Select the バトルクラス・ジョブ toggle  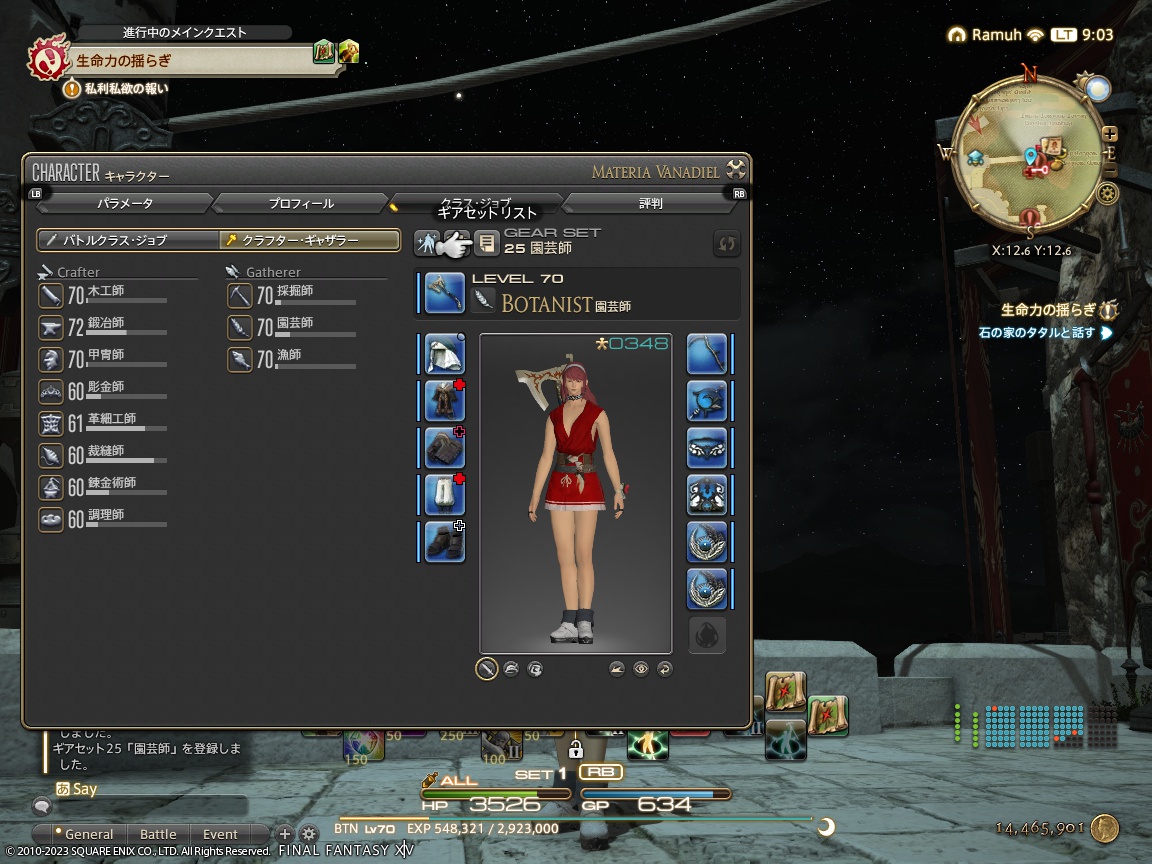click(x=128, y=240)
